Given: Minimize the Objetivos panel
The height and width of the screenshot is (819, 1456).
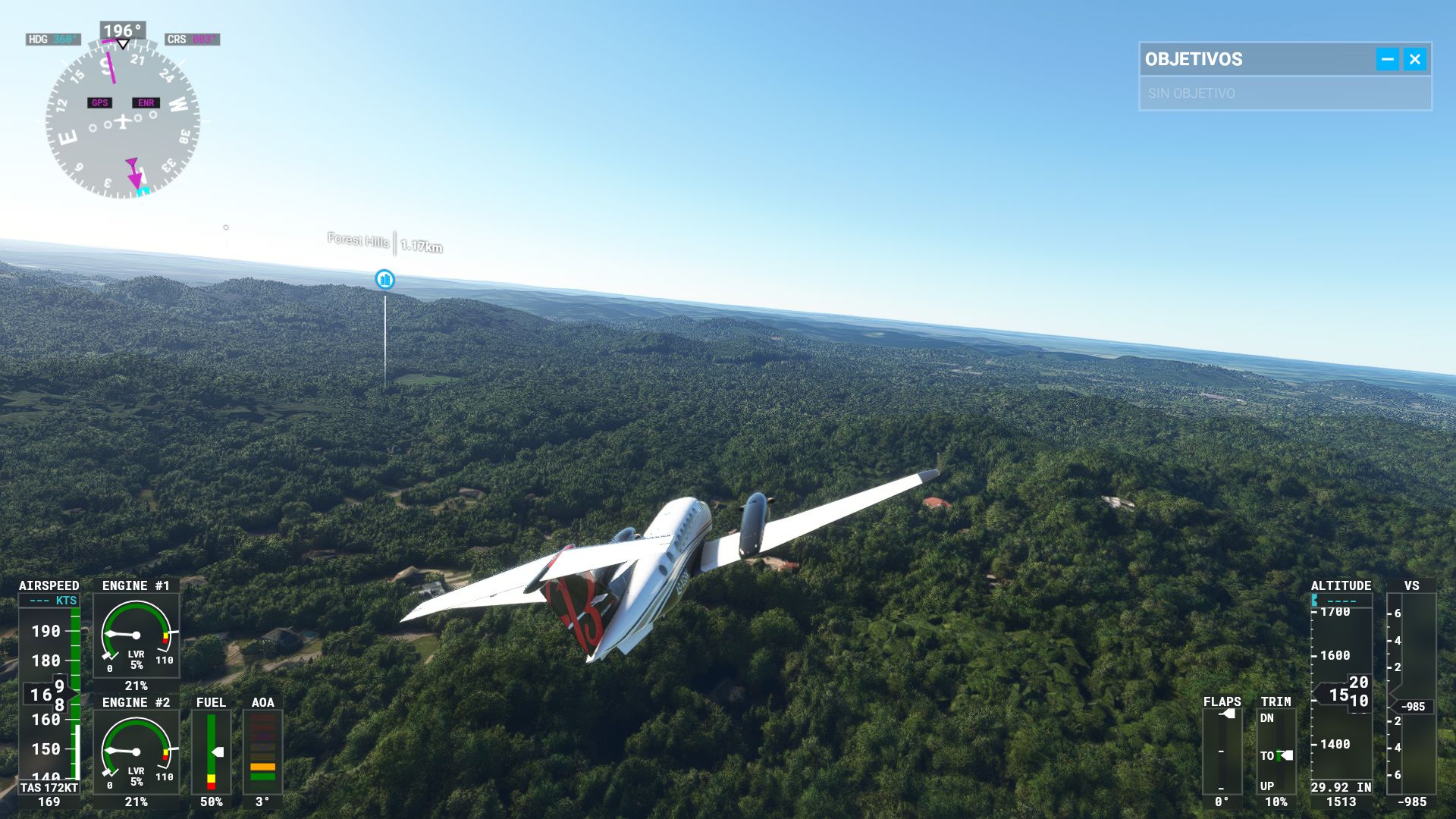Looking at the screenshot, I should pos(1387,59).
